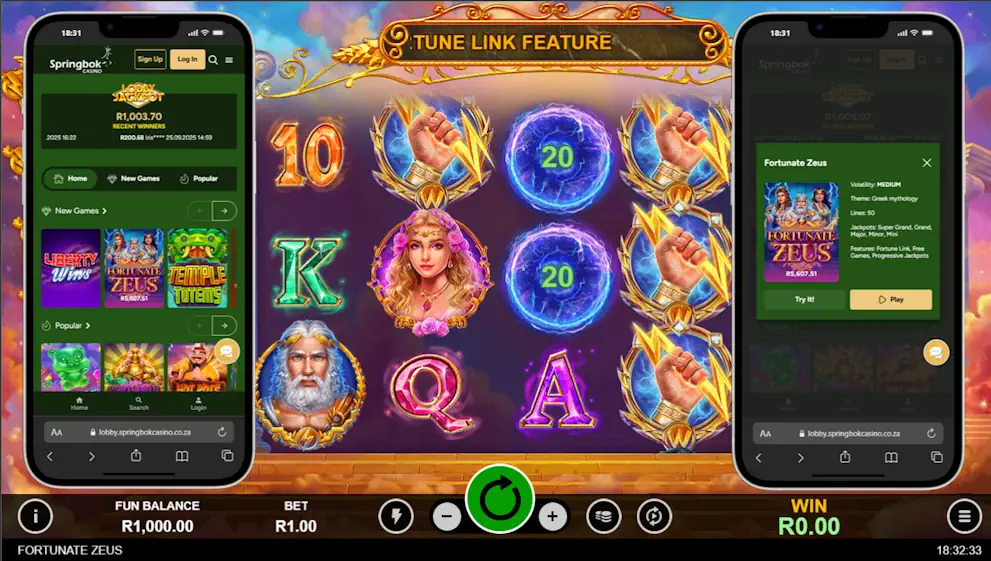The height and width of the screenshot is (561, 991).
Task: Open the game info button
Action: (35, 516)
